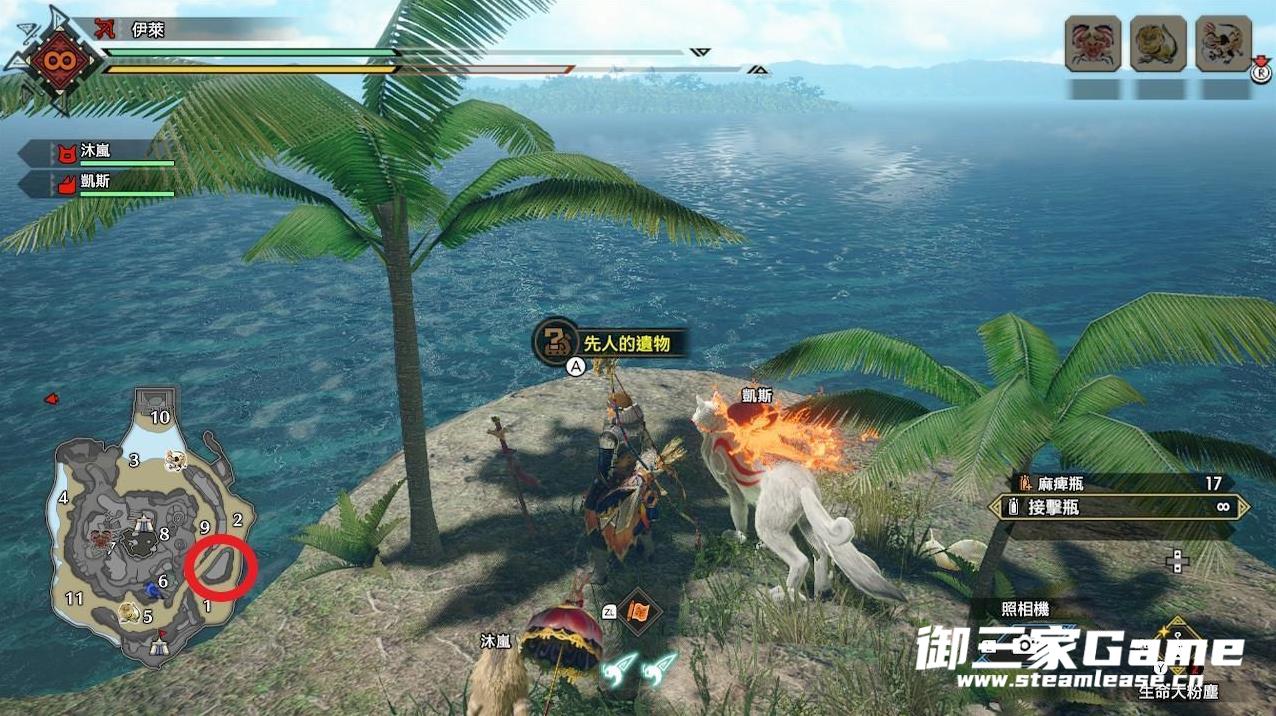Select buddy 凱斯 in party list
The width and height of the screenshot is (1276, 716).
click(x=98, y=184)
